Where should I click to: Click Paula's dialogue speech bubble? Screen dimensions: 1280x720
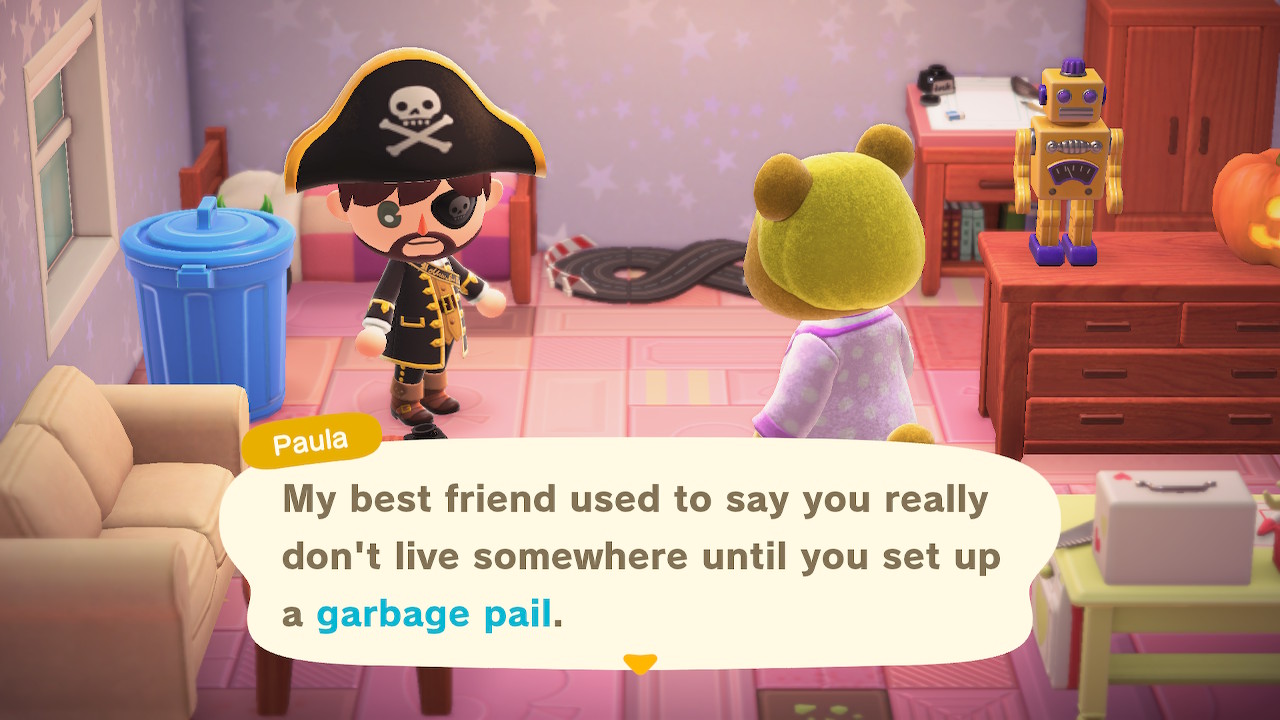pyautogui.click(x=640, y=555)
